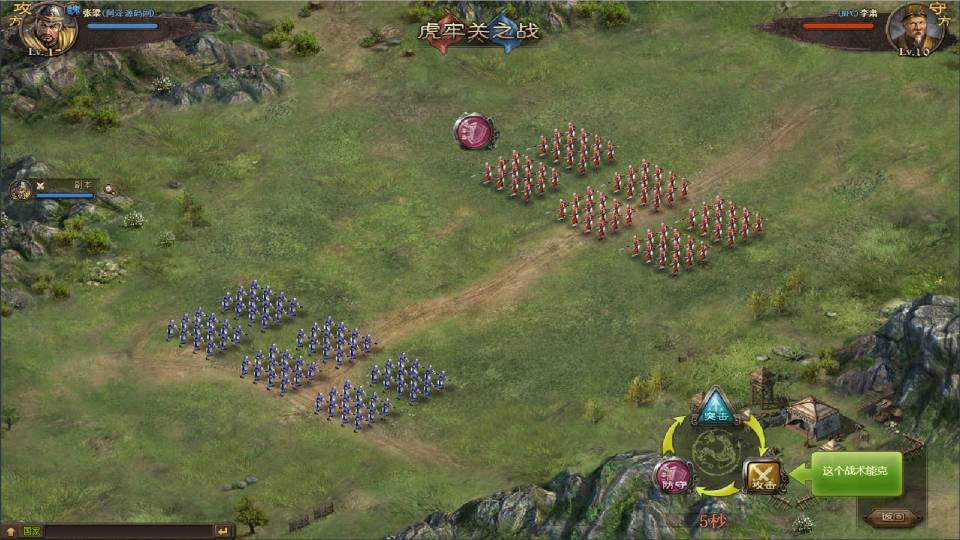Send chat with the enter arrow button
The image size is (960, 540).
pyautogui.click(x=223, y=531)
